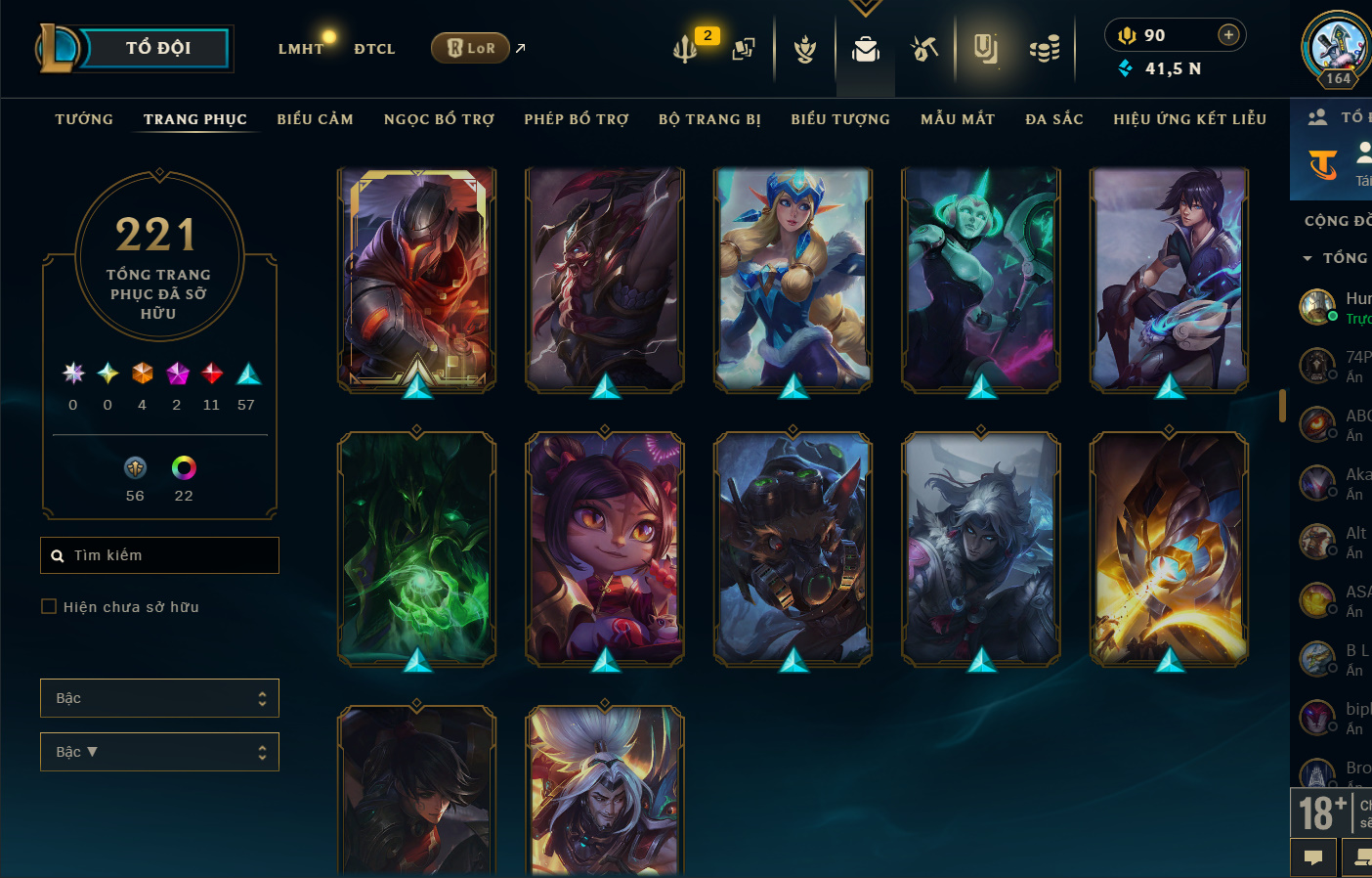Click the TỔ ĐỘI party button
Screen dimensions: 1372x878
156,48
